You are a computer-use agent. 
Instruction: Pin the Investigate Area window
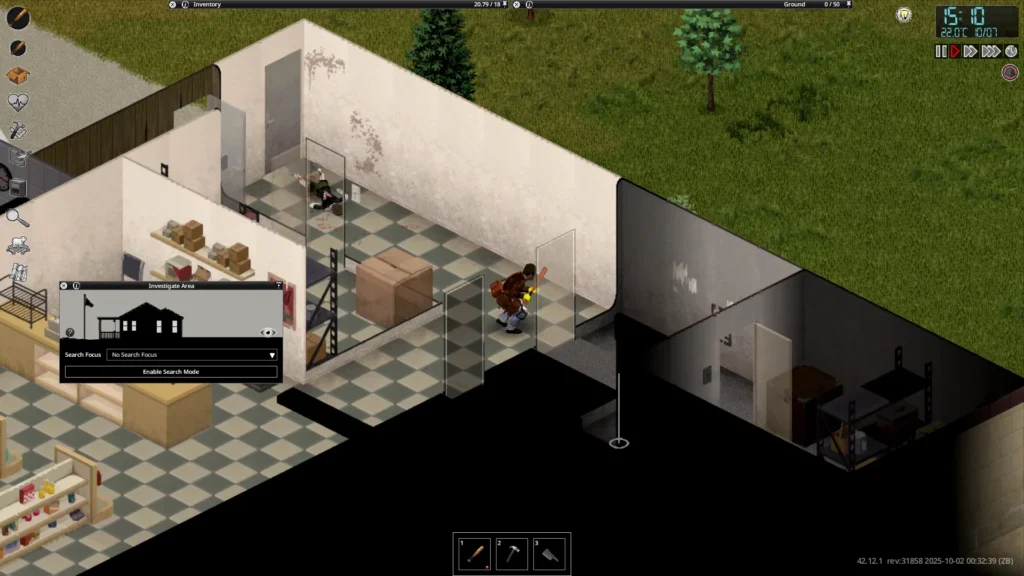pos(278,285)
